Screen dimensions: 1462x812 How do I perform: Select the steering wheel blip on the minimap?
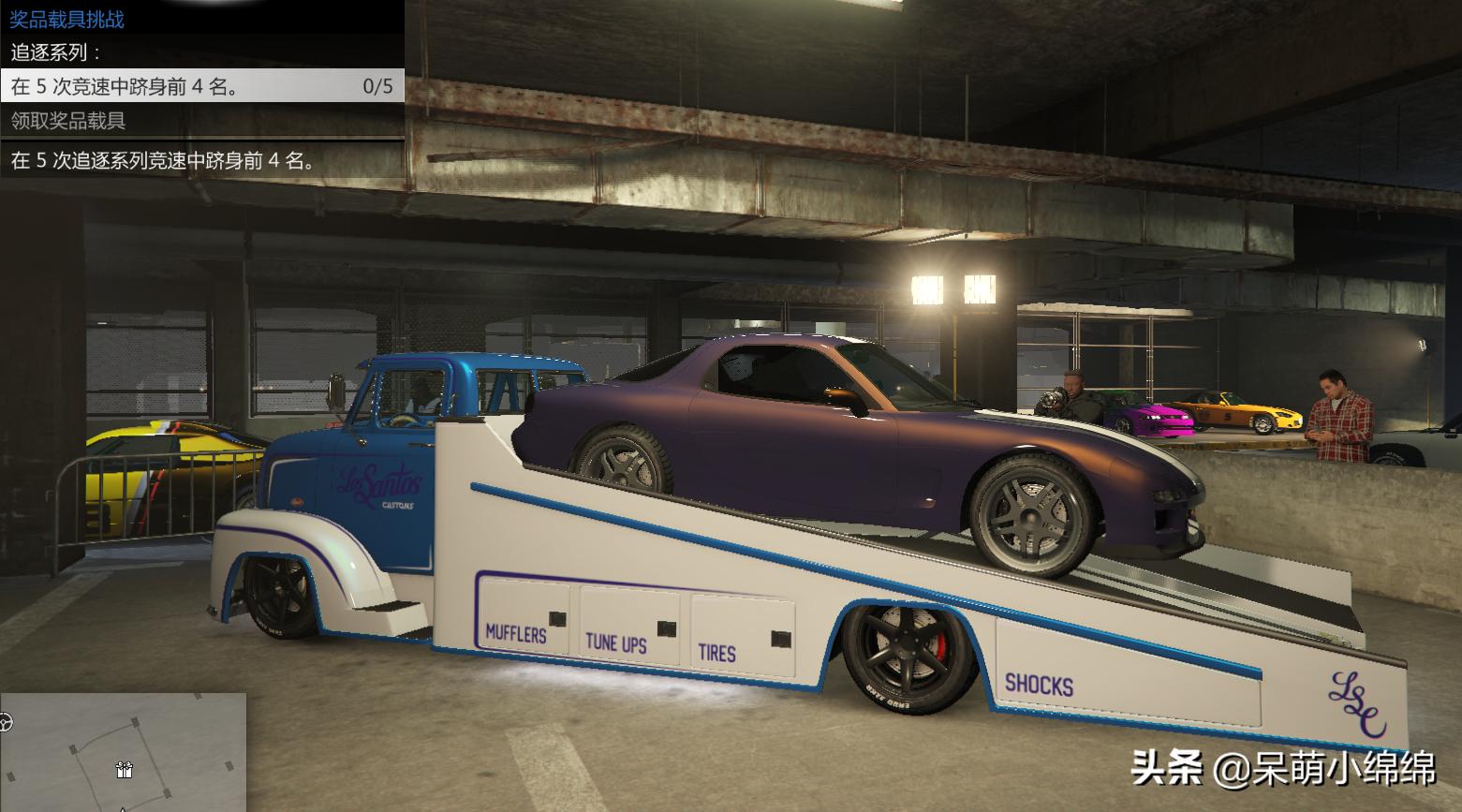pyautogui.click(x=5, y=721)
